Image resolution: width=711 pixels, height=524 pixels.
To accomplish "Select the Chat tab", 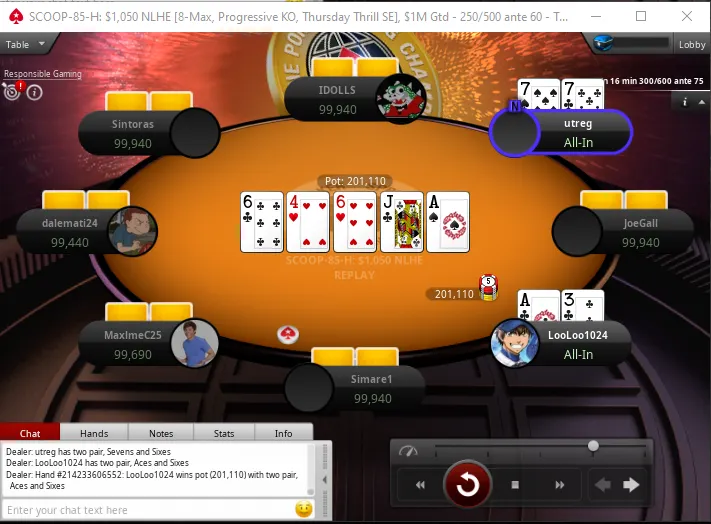I will (30, 433).
